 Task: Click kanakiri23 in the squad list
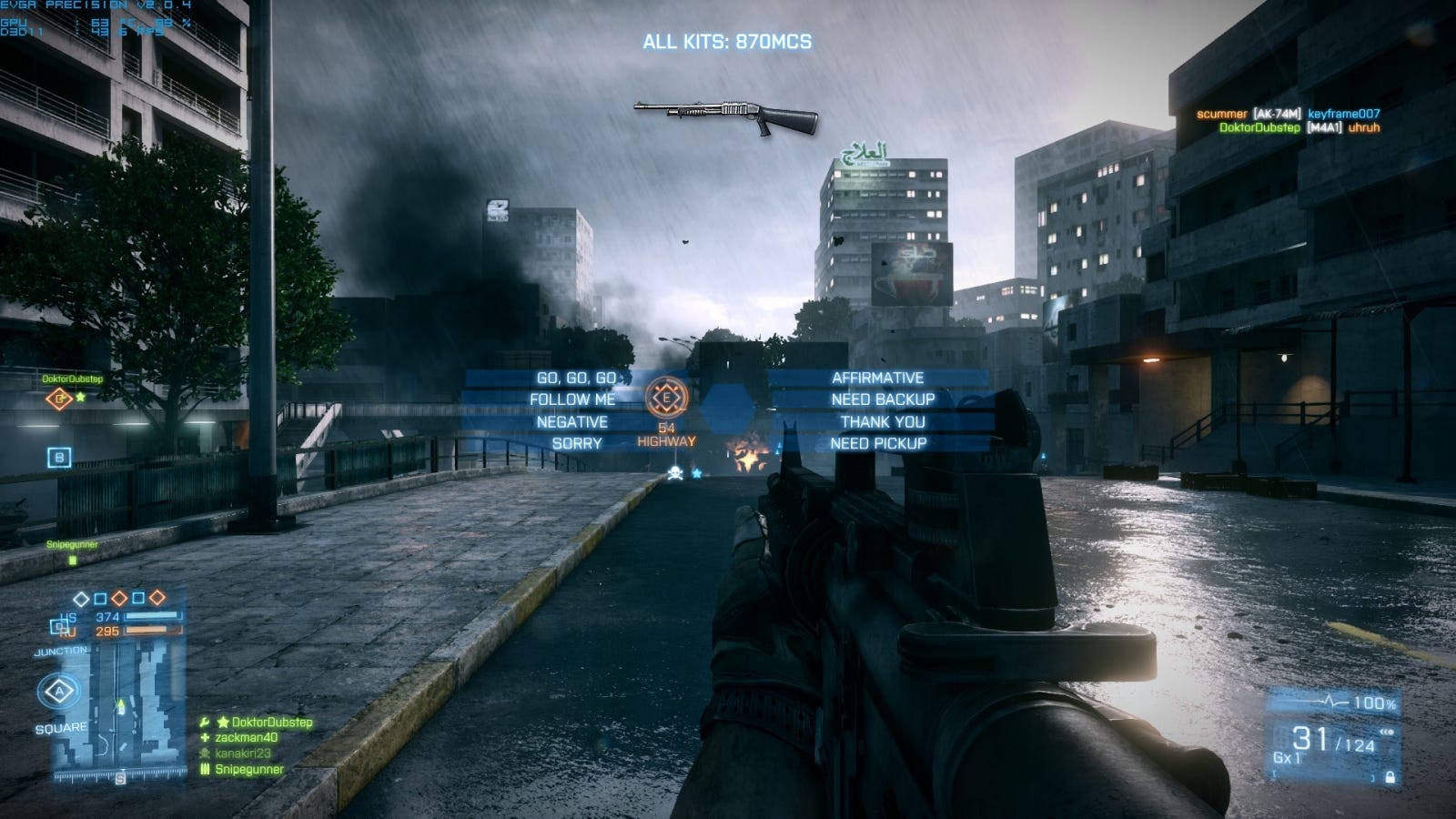242,753
